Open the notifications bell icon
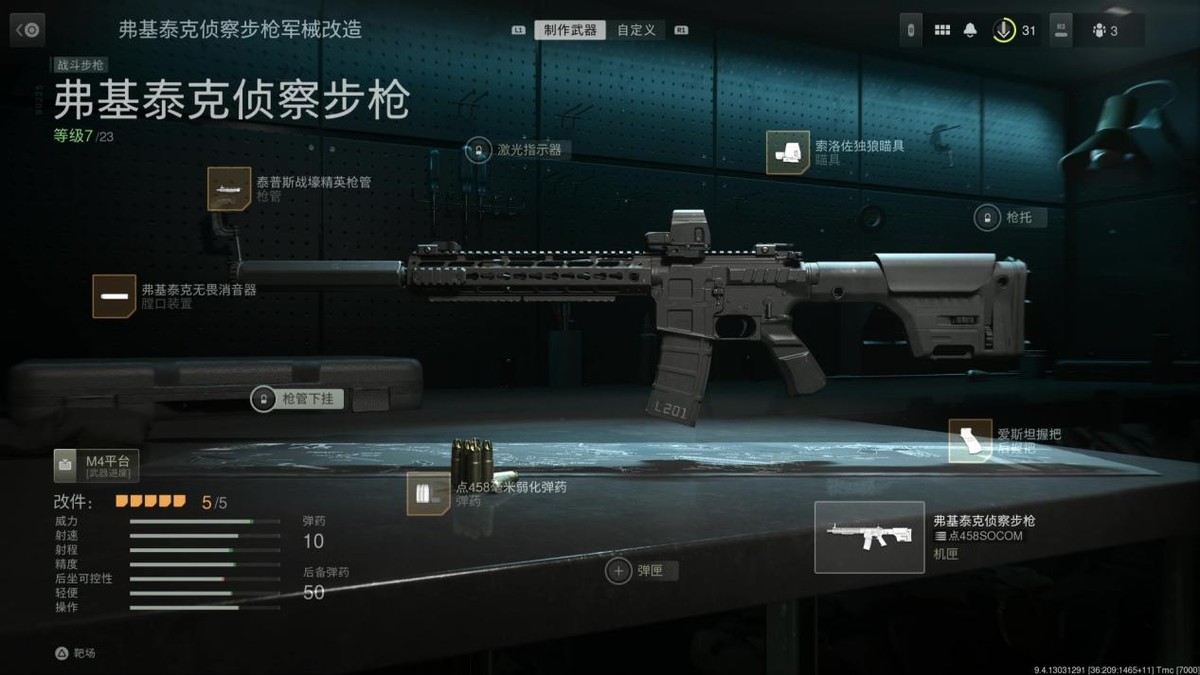The width and height of the screenshot is (1200, 675). pos(969,30)
